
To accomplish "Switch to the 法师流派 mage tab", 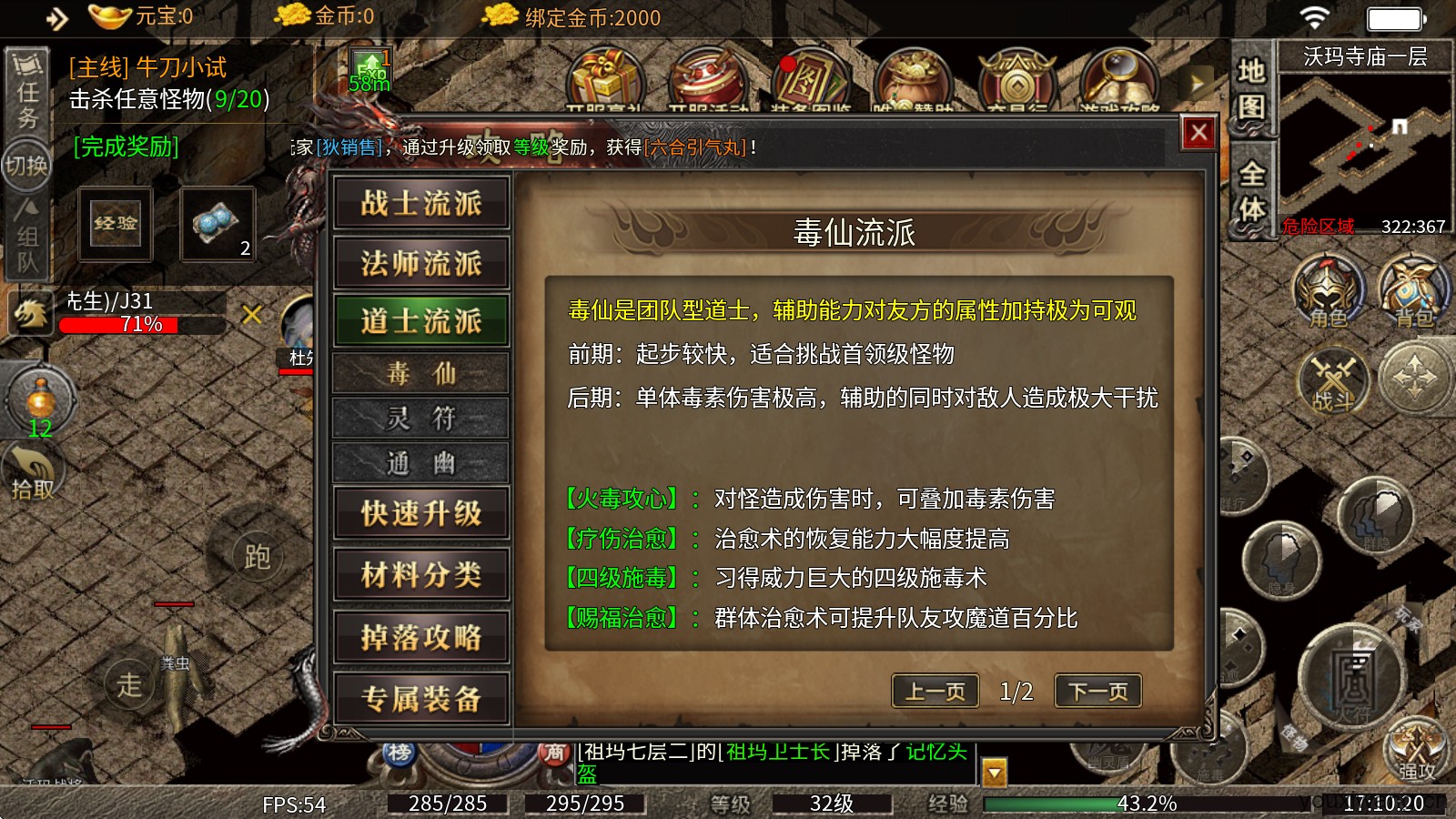I will tap(421, 262).
